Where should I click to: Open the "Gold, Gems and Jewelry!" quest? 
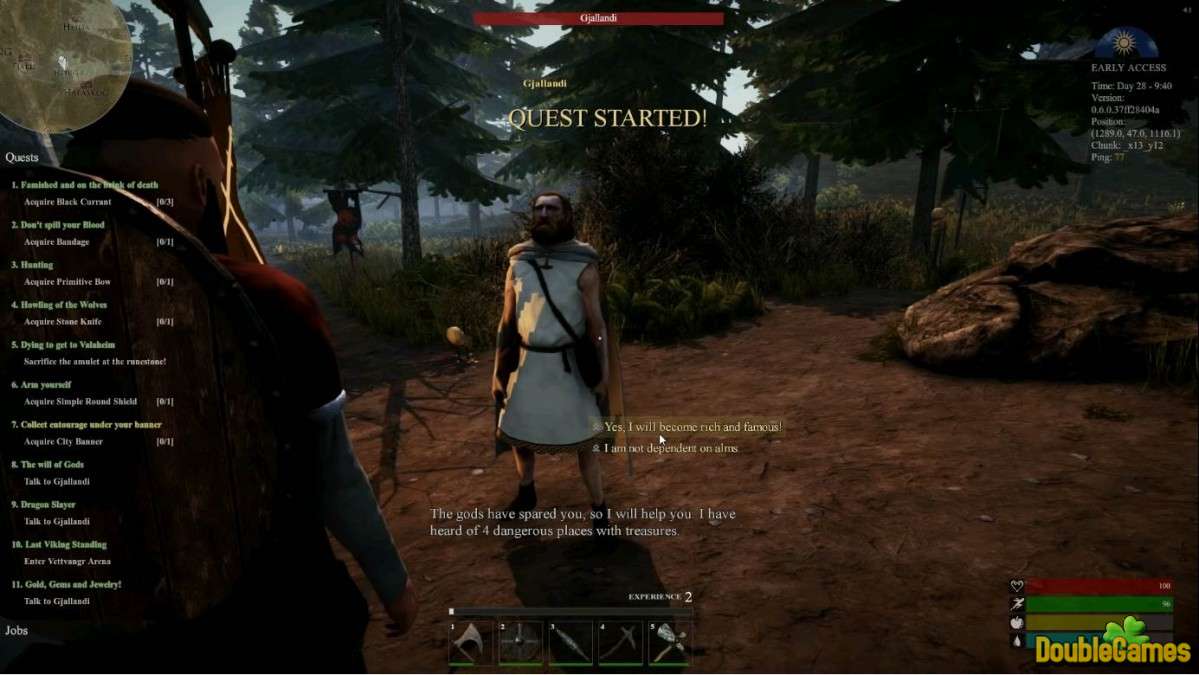(x=71, y=585)
